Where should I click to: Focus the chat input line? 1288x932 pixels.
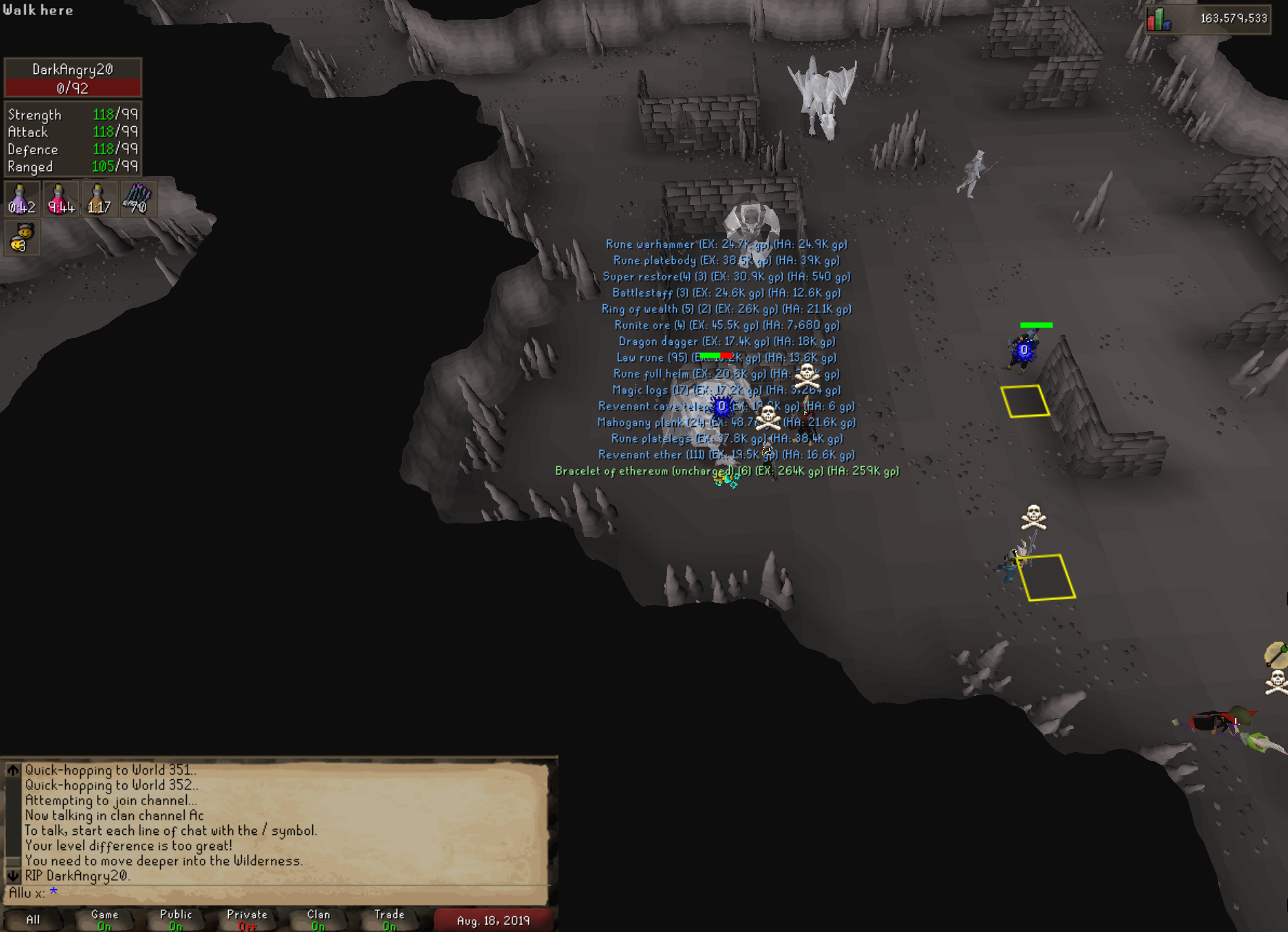[x=272, y=893]
